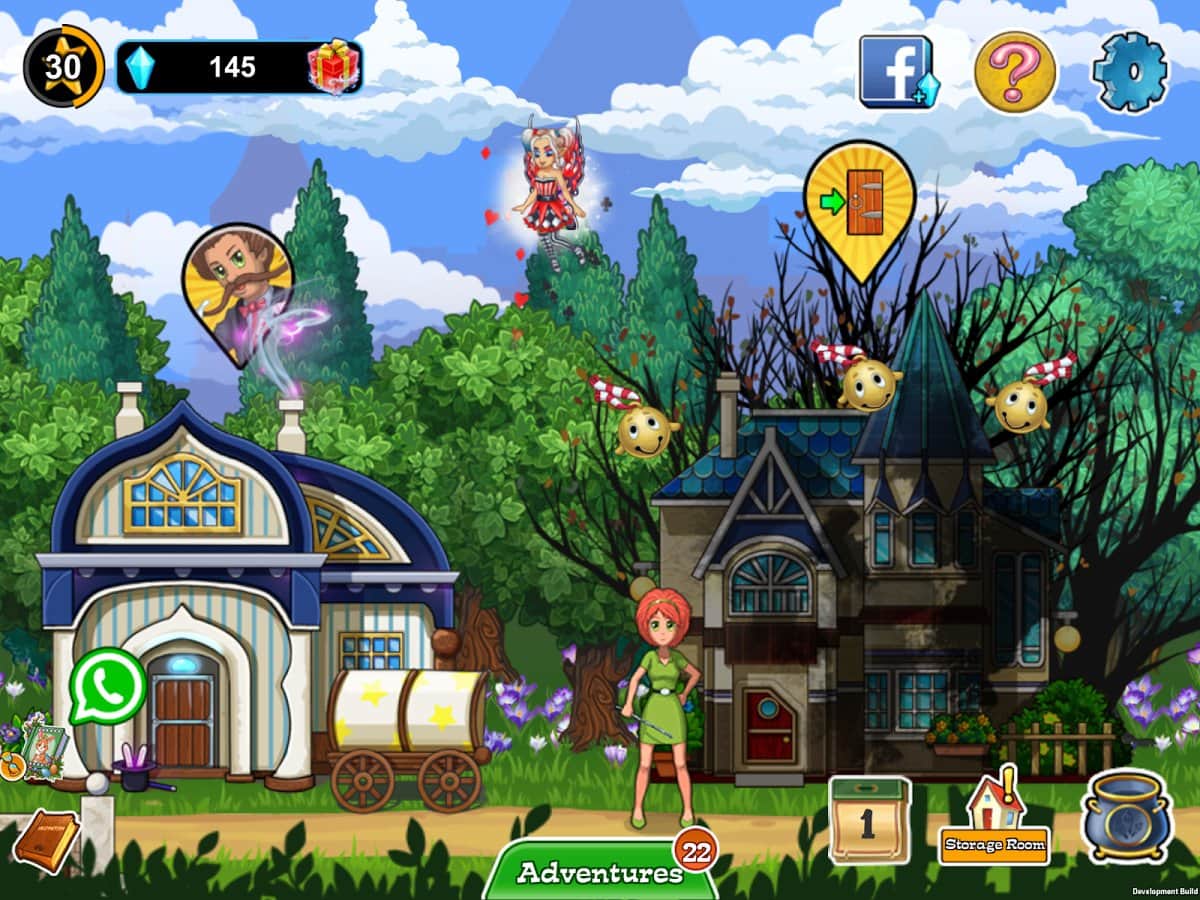Select the door entrance map marker
The image size is (1200, 900).
[859, 205]
